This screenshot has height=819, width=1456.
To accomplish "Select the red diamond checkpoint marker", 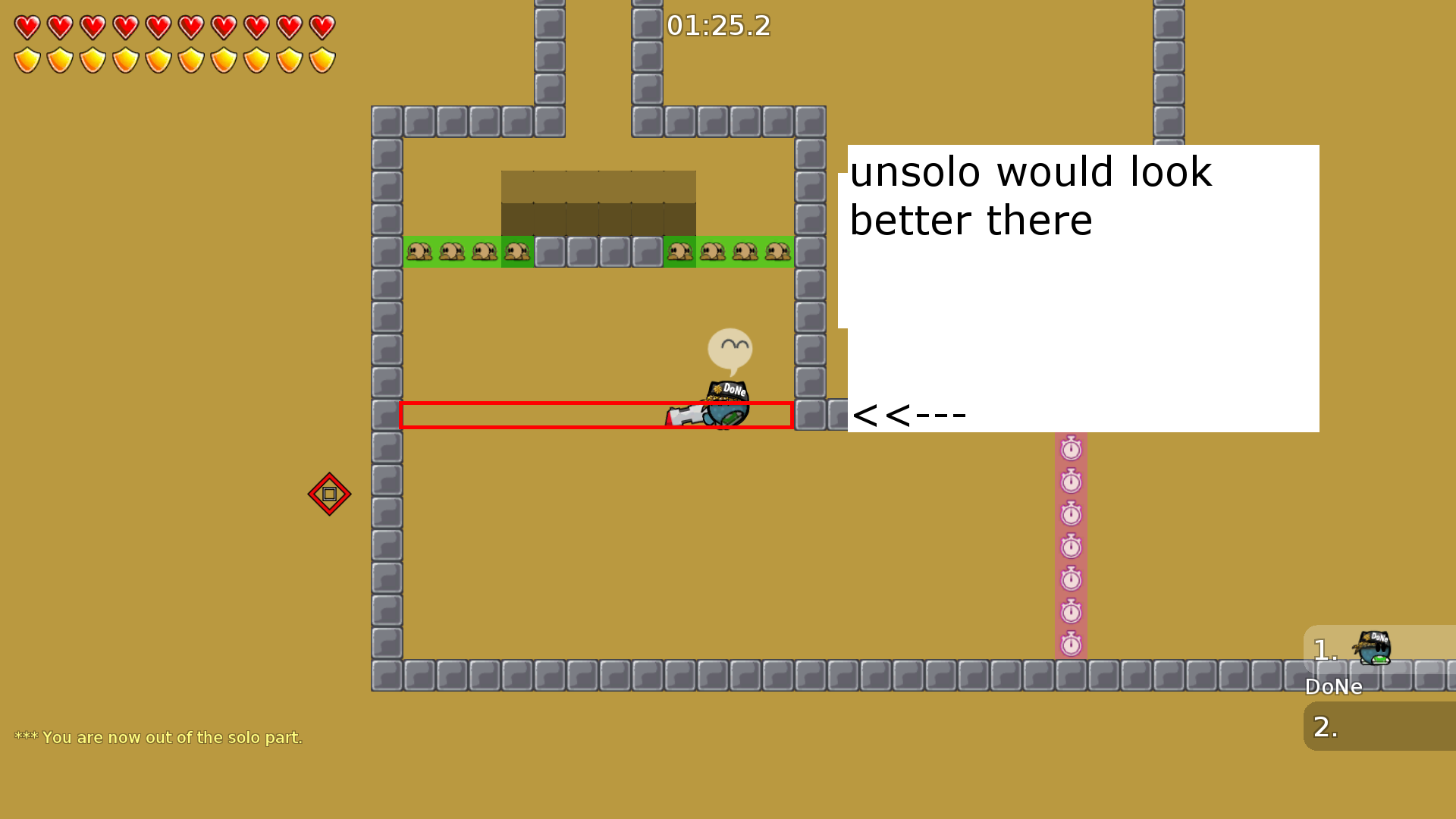I will click(x=330, y=494).
